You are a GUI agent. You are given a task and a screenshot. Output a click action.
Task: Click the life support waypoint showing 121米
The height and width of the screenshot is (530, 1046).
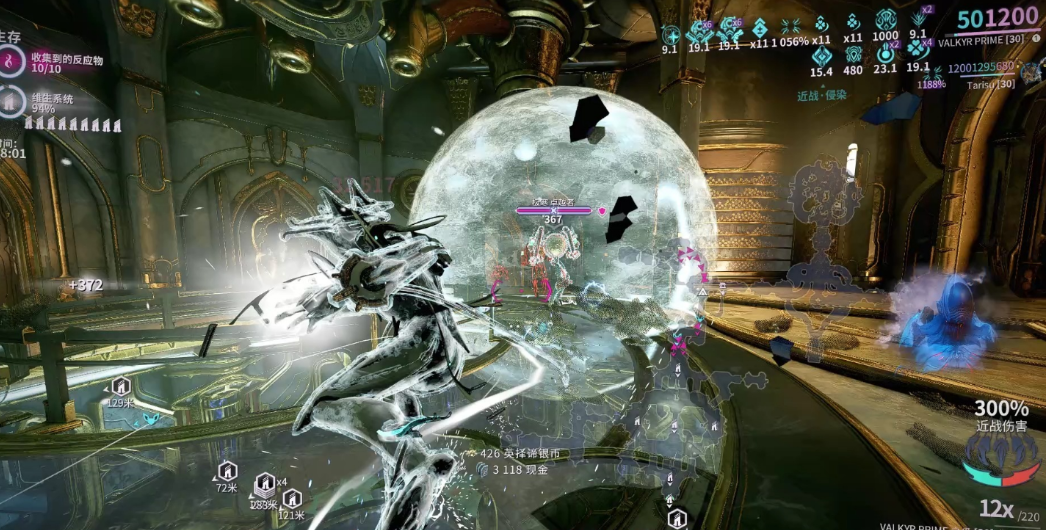(x=291, y=498)
